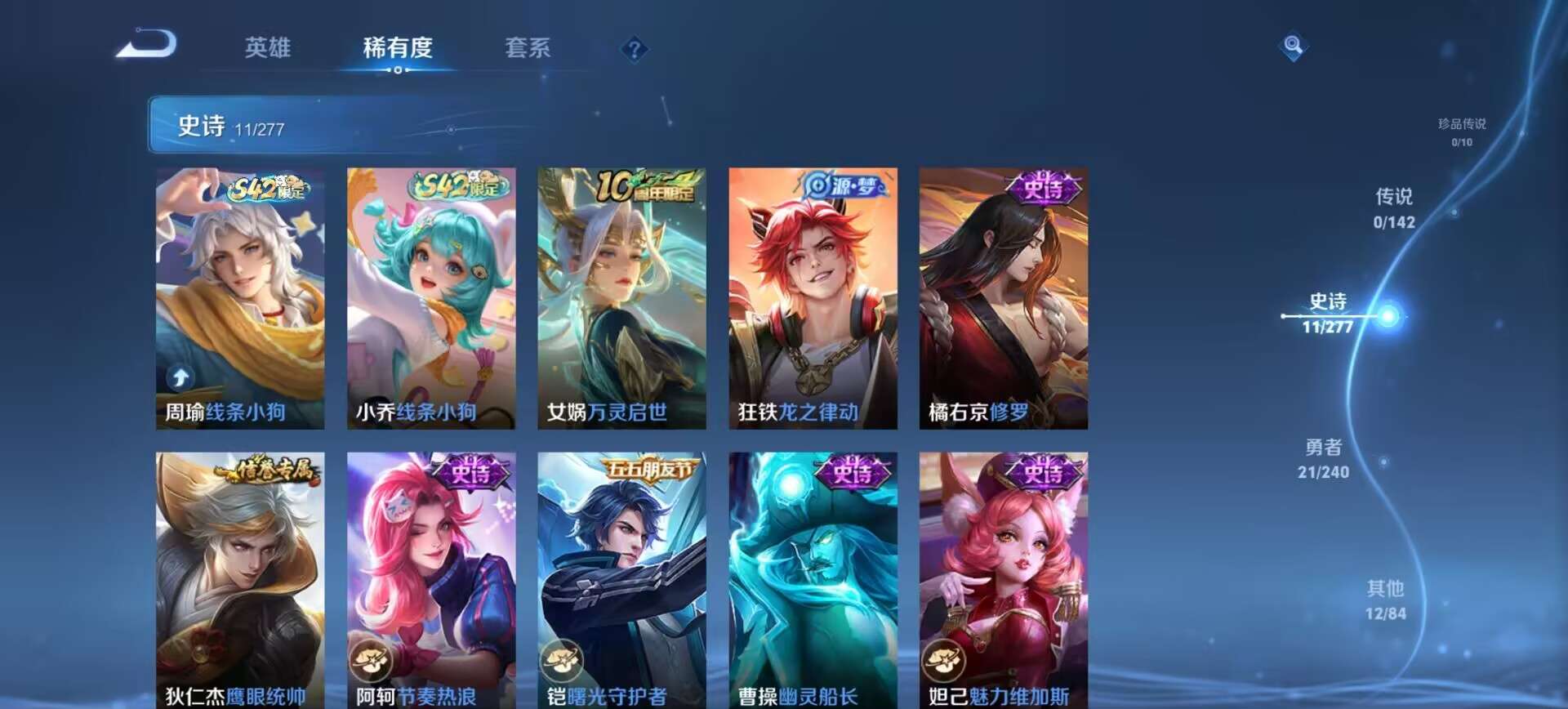This screenshot has height=709, width=1568.
Task: Open the magnifier search icon
Action: pyautogui.click(x=1293, y=46)
